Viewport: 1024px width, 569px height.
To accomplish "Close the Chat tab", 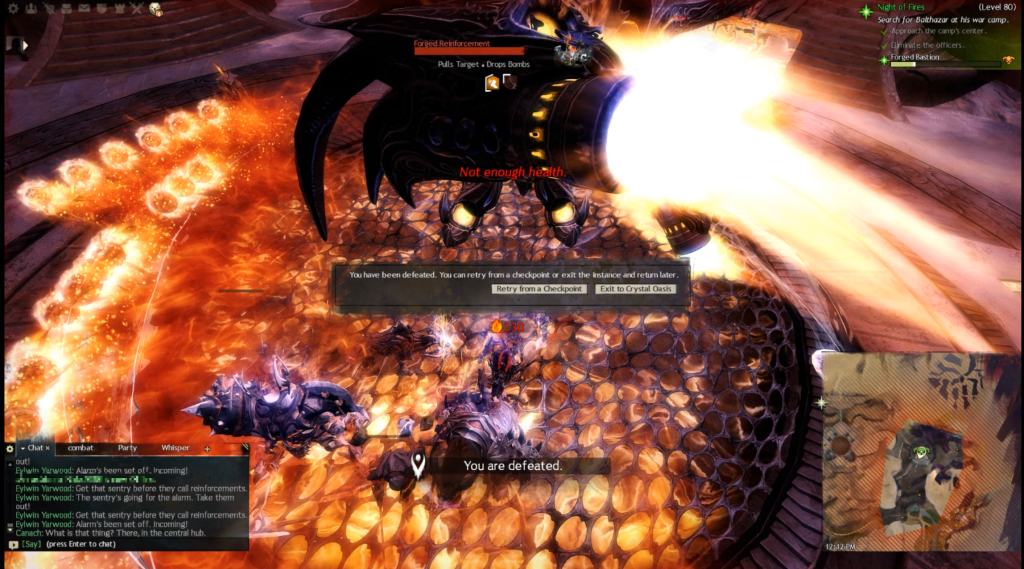I will 47,448.
